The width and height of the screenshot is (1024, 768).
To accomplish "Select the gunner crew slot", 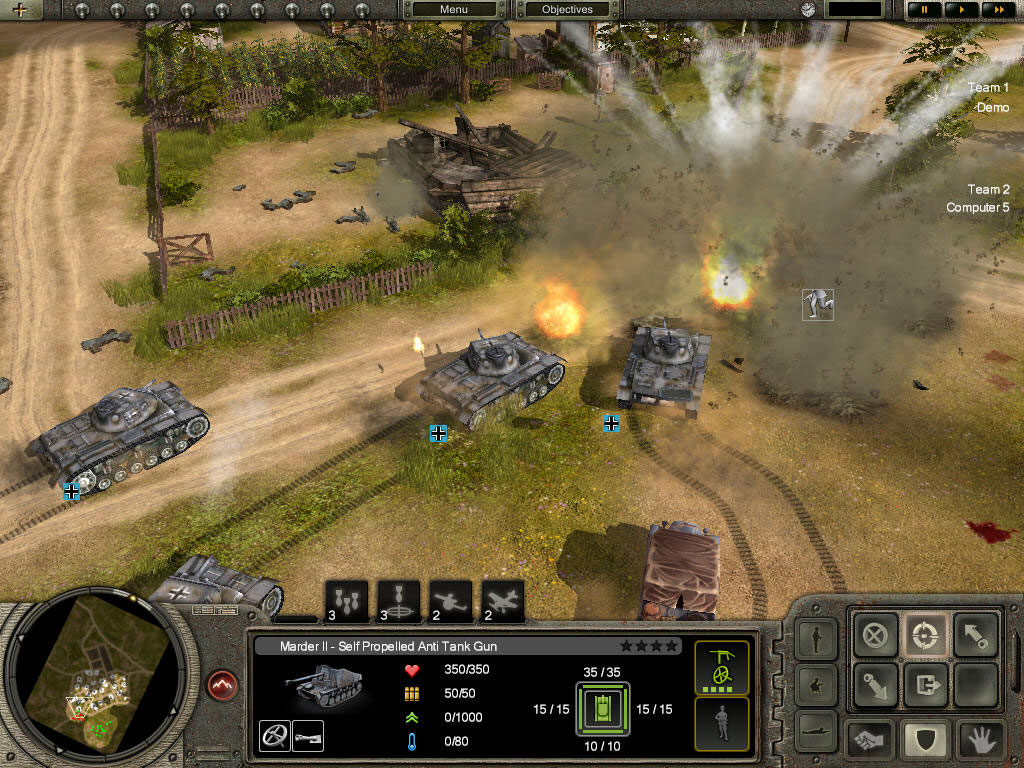I will pos(721,668).
